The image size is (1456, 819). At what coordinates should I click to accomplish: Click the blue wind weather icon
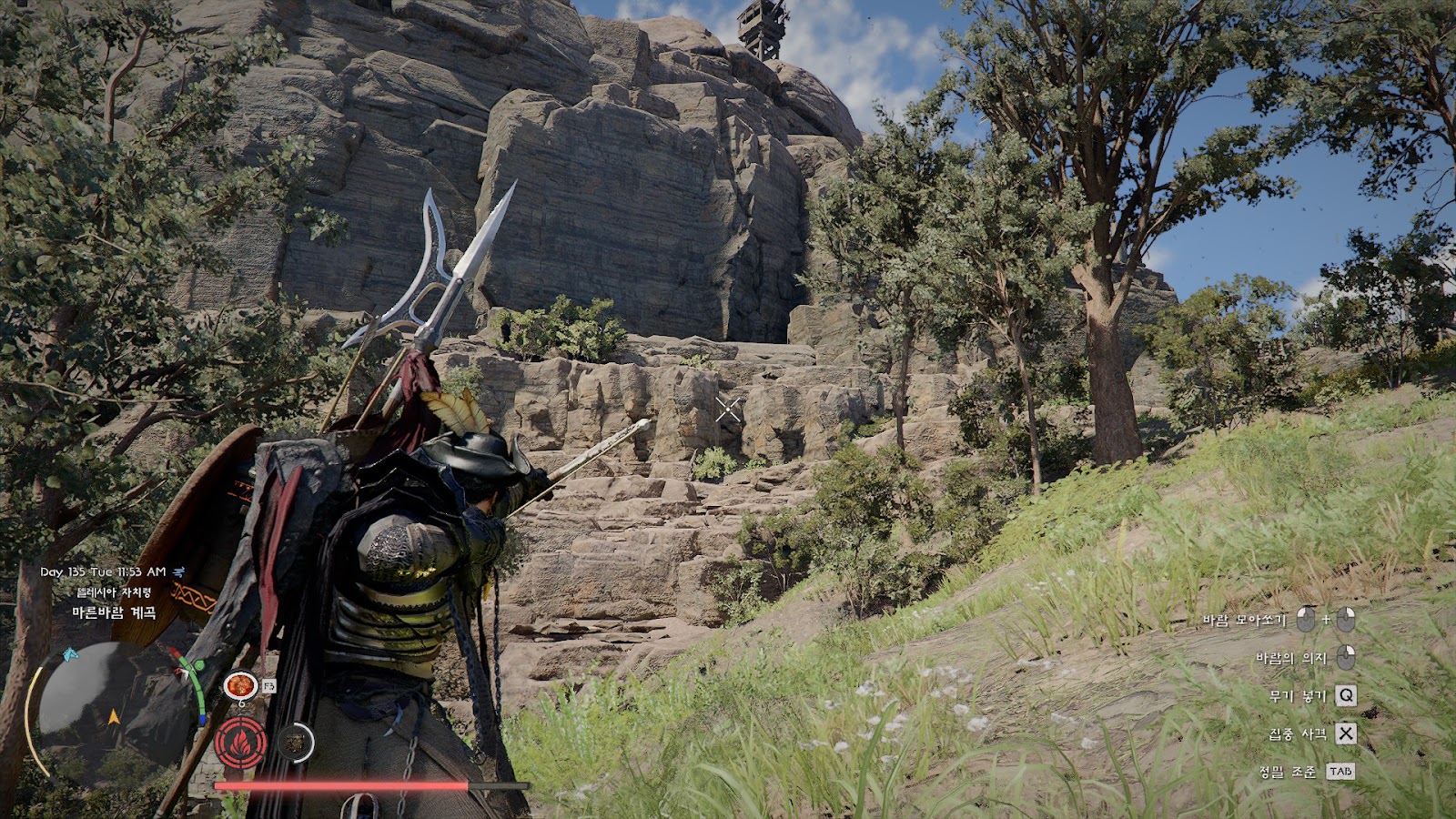click(179, 572)
